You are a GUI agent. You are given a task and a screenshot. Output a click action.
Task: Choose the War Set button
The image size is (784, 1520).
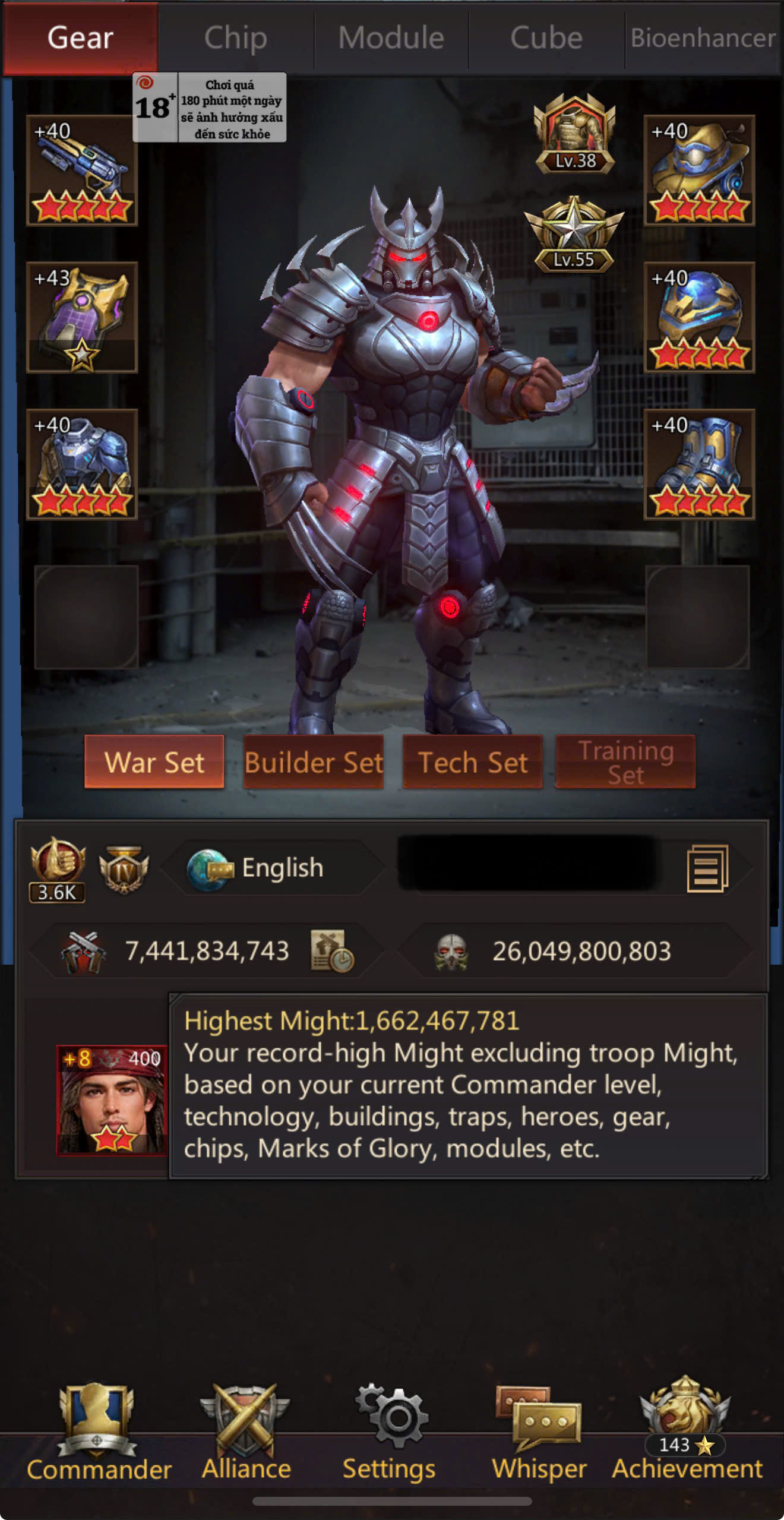(154, 762)
